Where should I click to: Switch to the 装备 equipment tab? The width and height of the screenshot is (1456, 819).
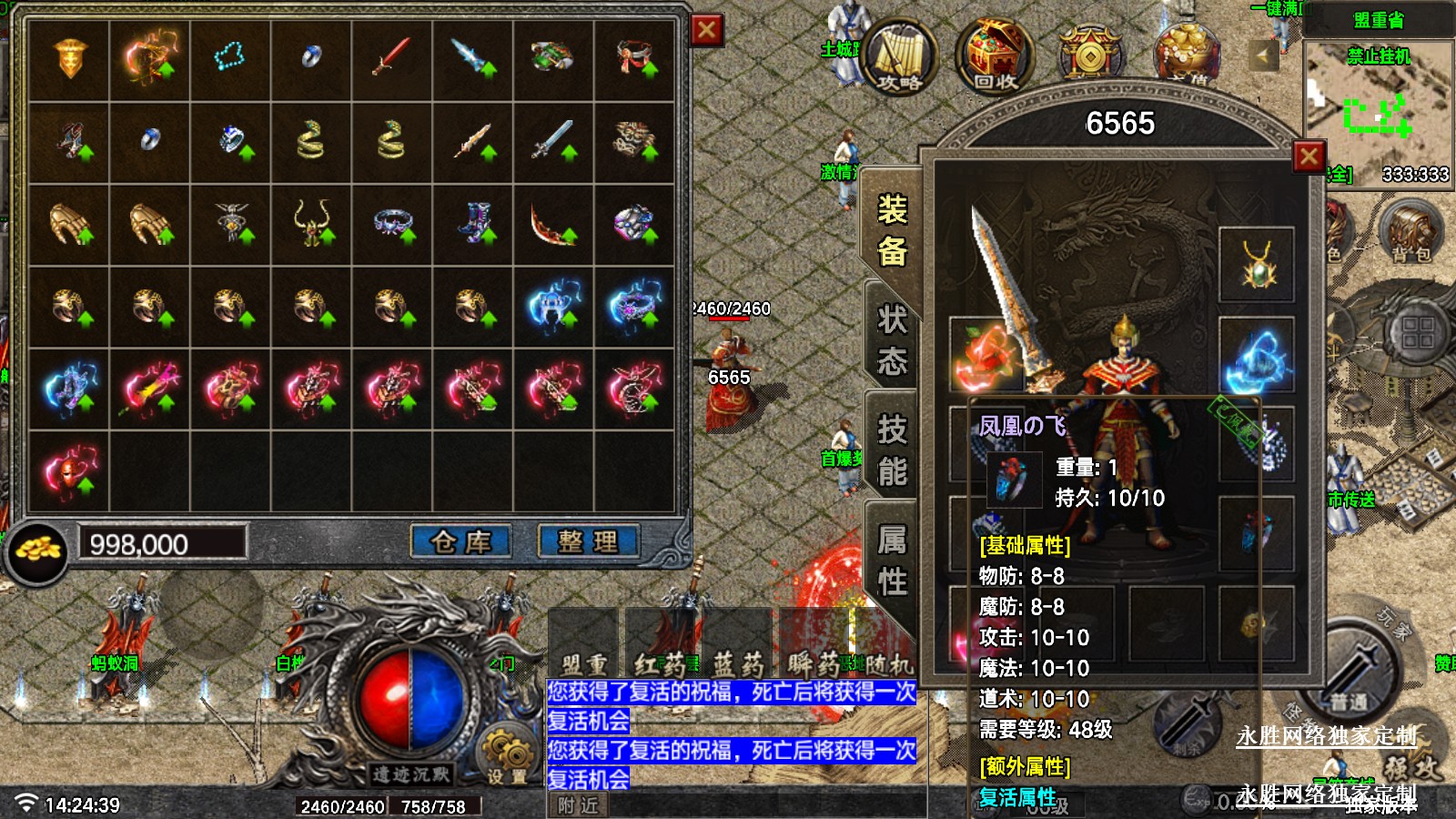click(892, 230)
